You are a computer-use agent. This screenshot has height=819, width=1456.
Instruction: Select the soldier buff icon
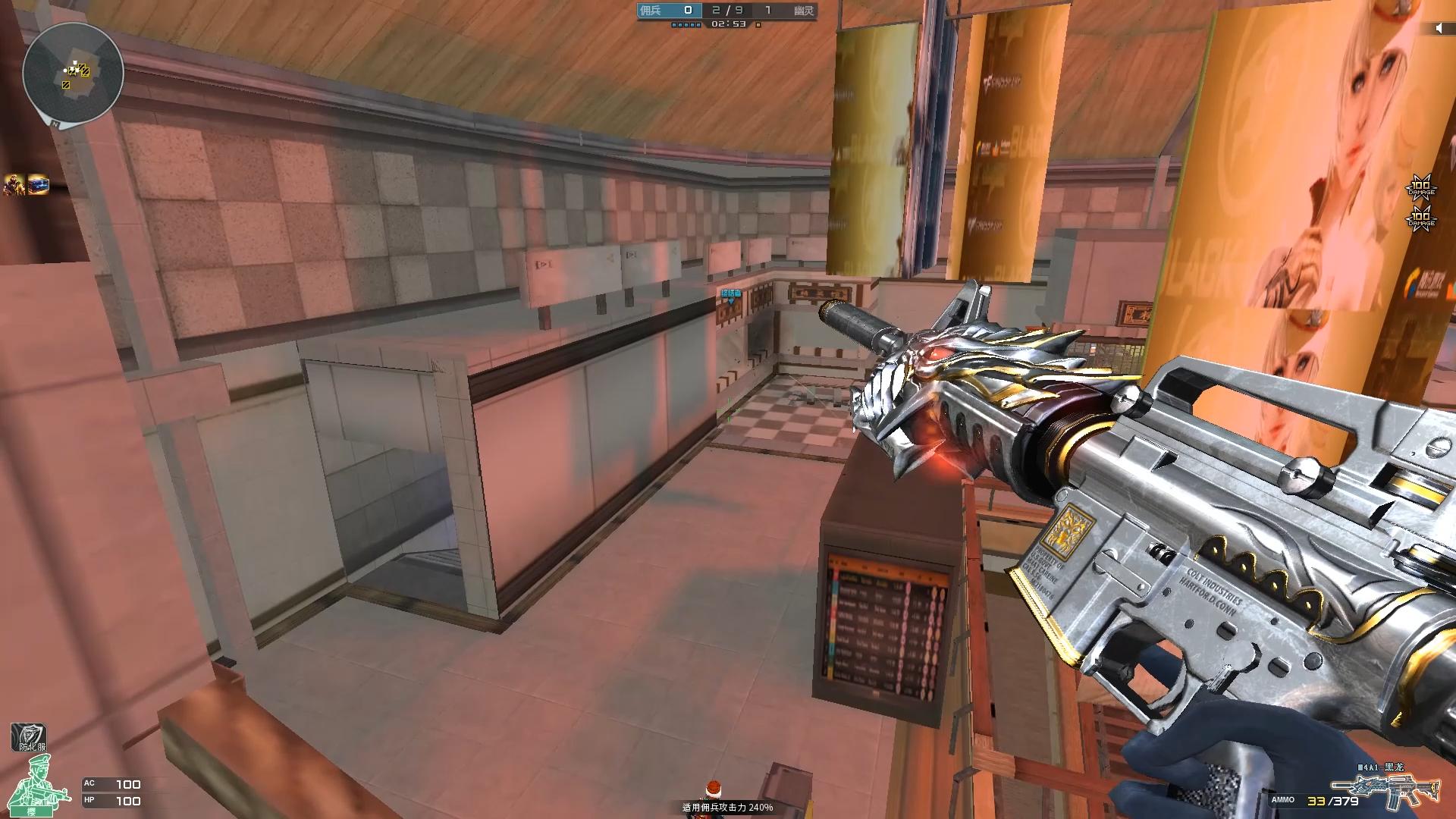[x=14, y=184]
